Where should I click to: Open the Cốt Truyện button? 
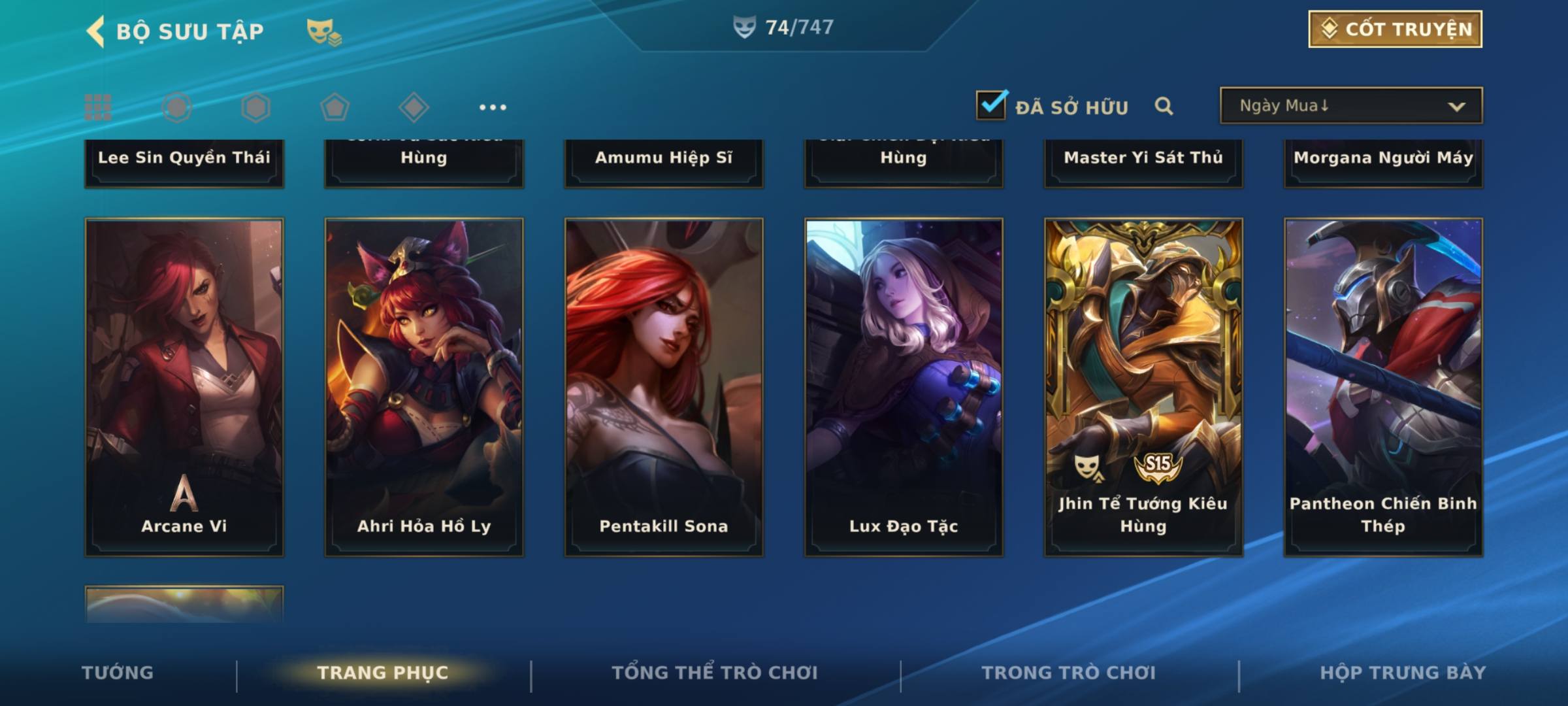pos(1395,29)
